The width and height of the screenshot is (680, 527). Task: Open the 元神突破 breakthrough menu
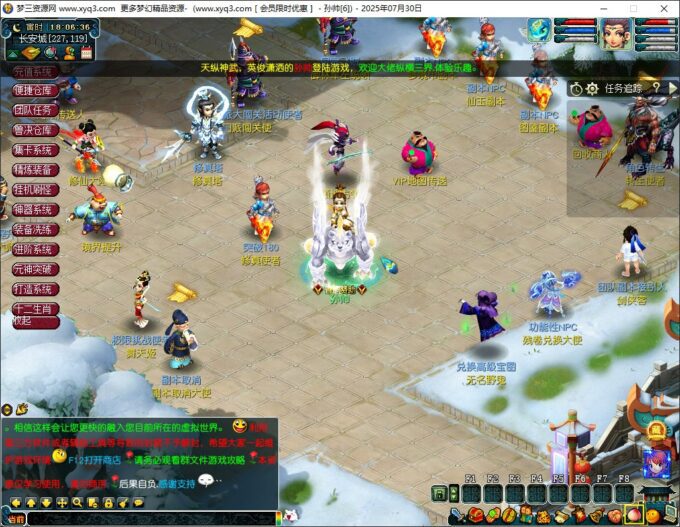click(31, 269)
